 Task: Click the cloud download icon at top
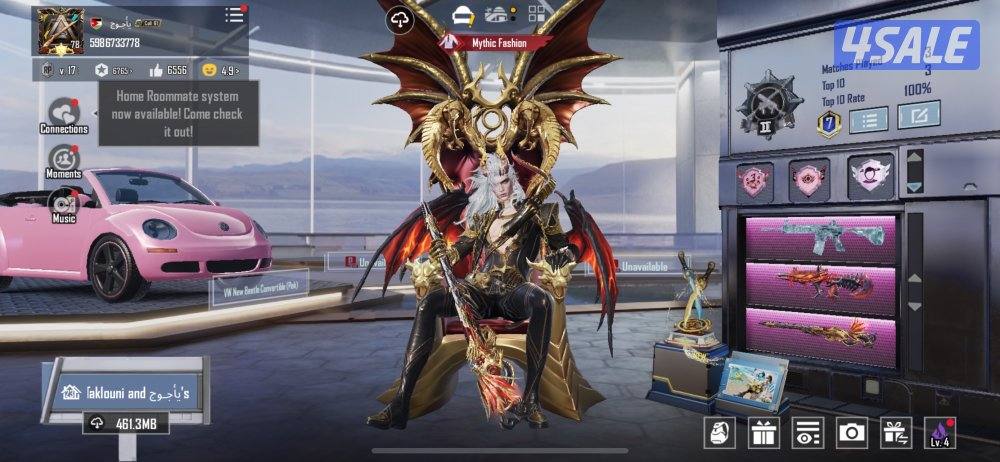(x=400, y=19)
